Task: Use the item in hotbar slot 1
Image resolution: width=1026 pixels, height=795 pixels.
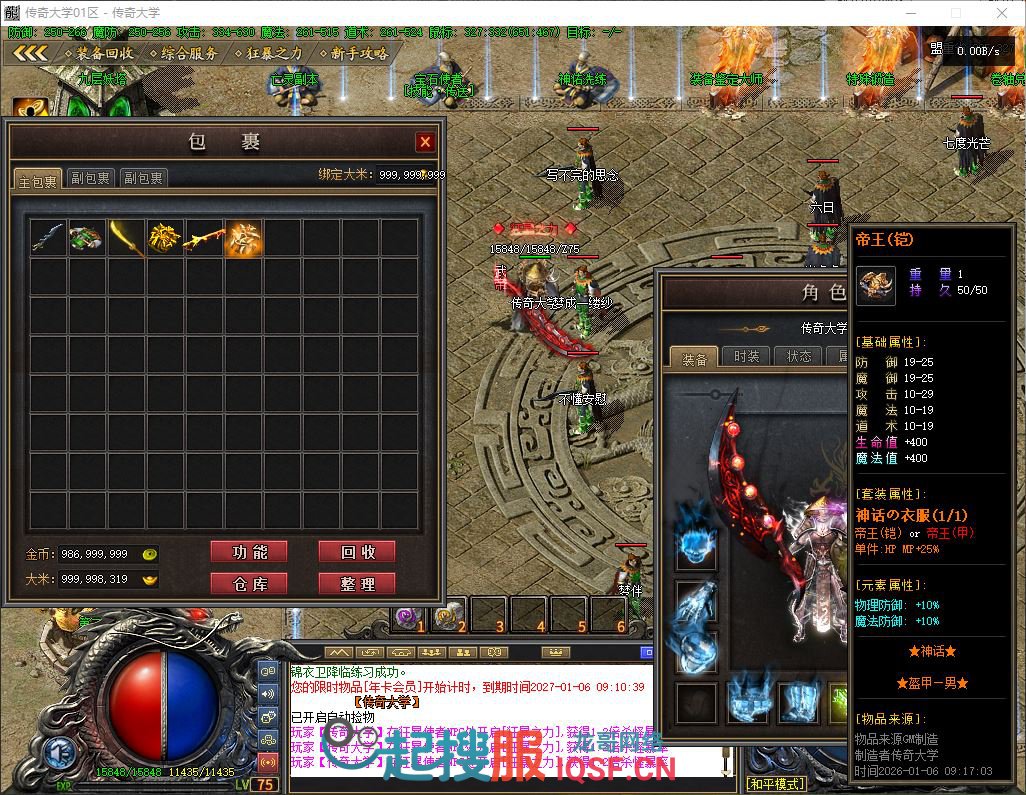Action: (408, 615)
